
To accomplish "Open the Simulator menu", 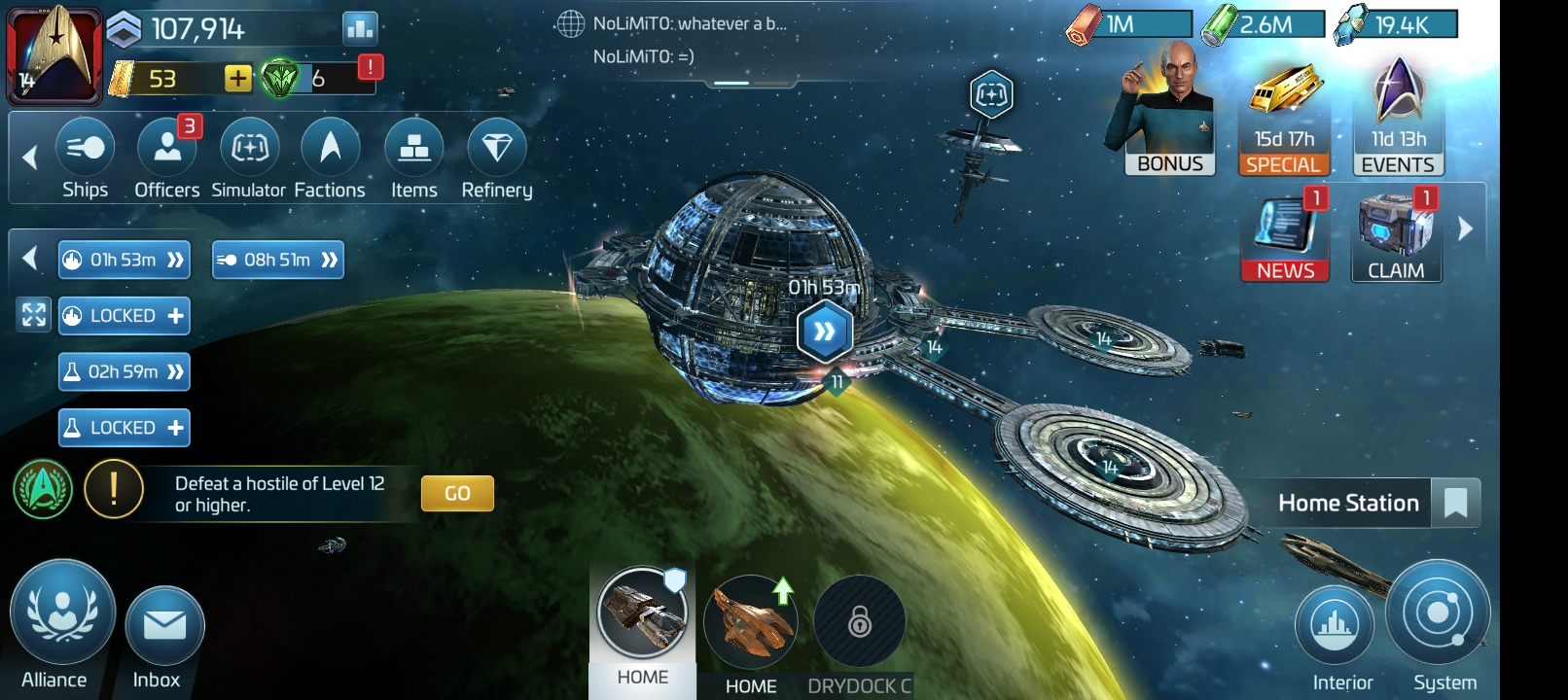I will pyautogui.click(x=249, y=157).
